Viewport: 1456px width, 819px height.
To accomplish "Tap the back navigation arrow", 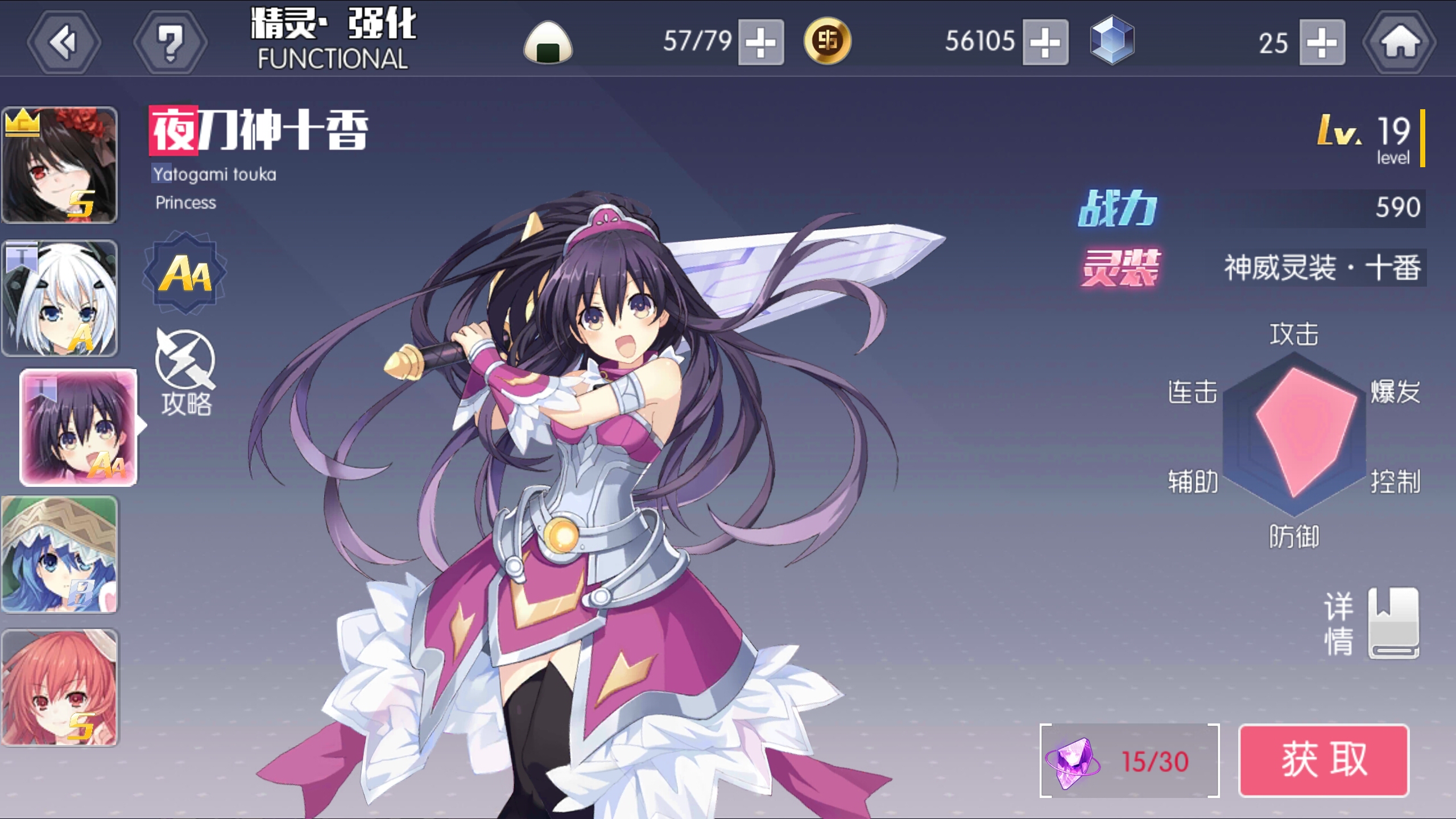I will coord(64,42).
